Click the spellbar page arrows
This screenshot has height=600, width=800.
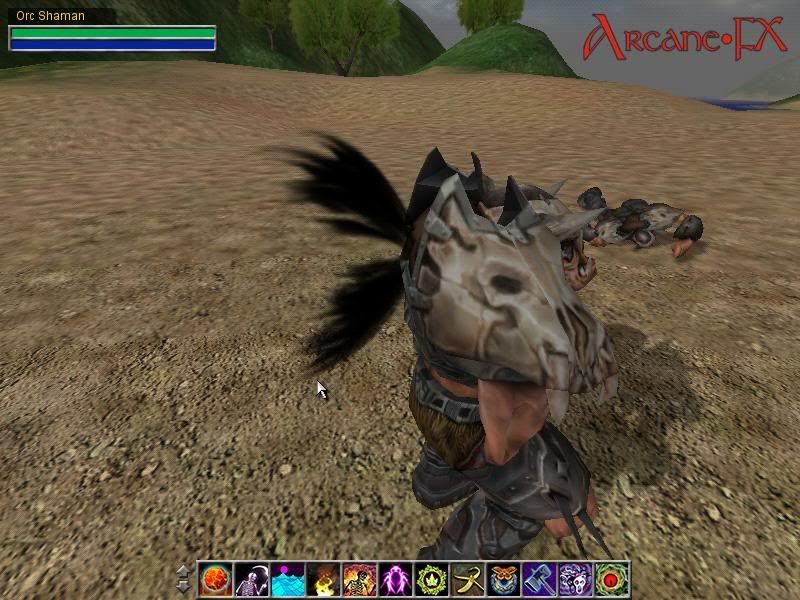pos(183,579)
